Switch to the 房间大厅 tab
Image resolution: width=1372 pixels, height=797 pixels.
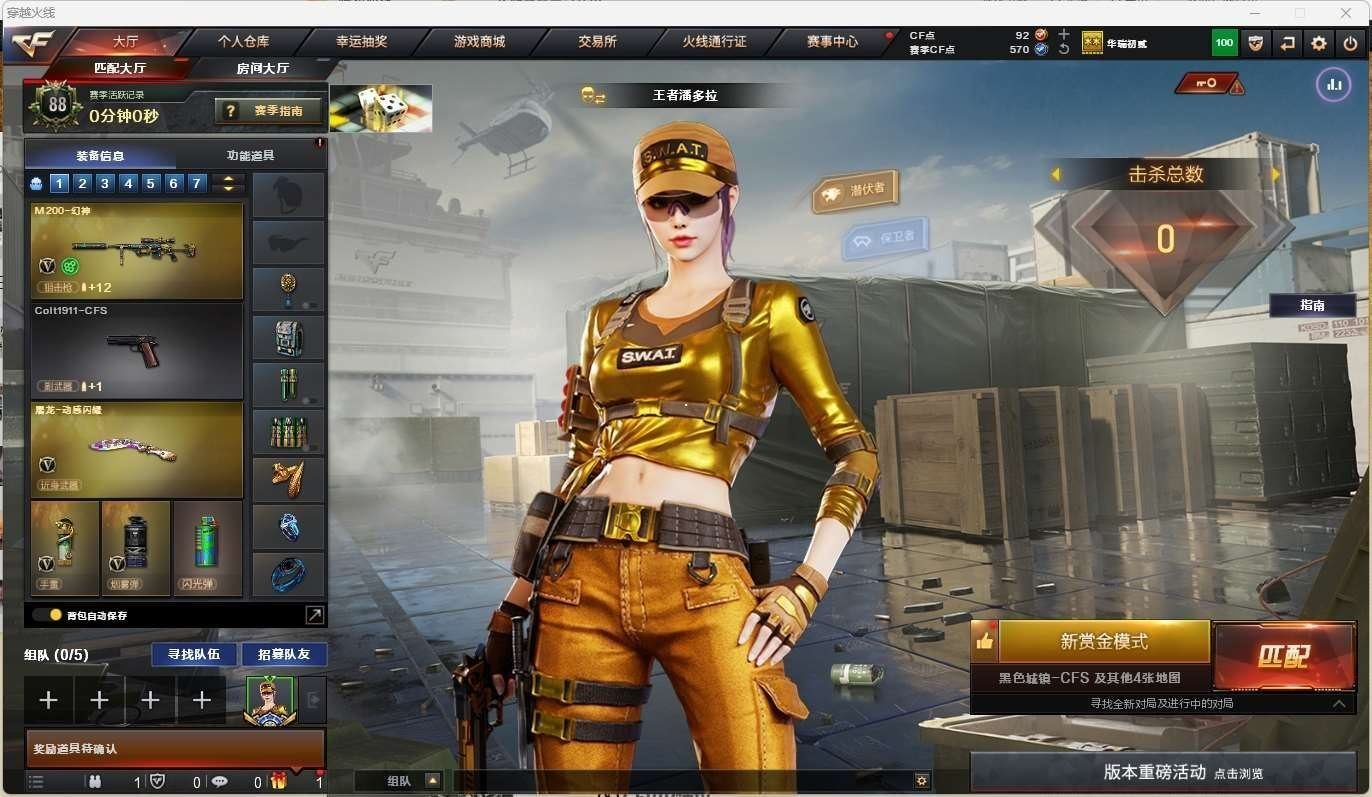(263, 68)
